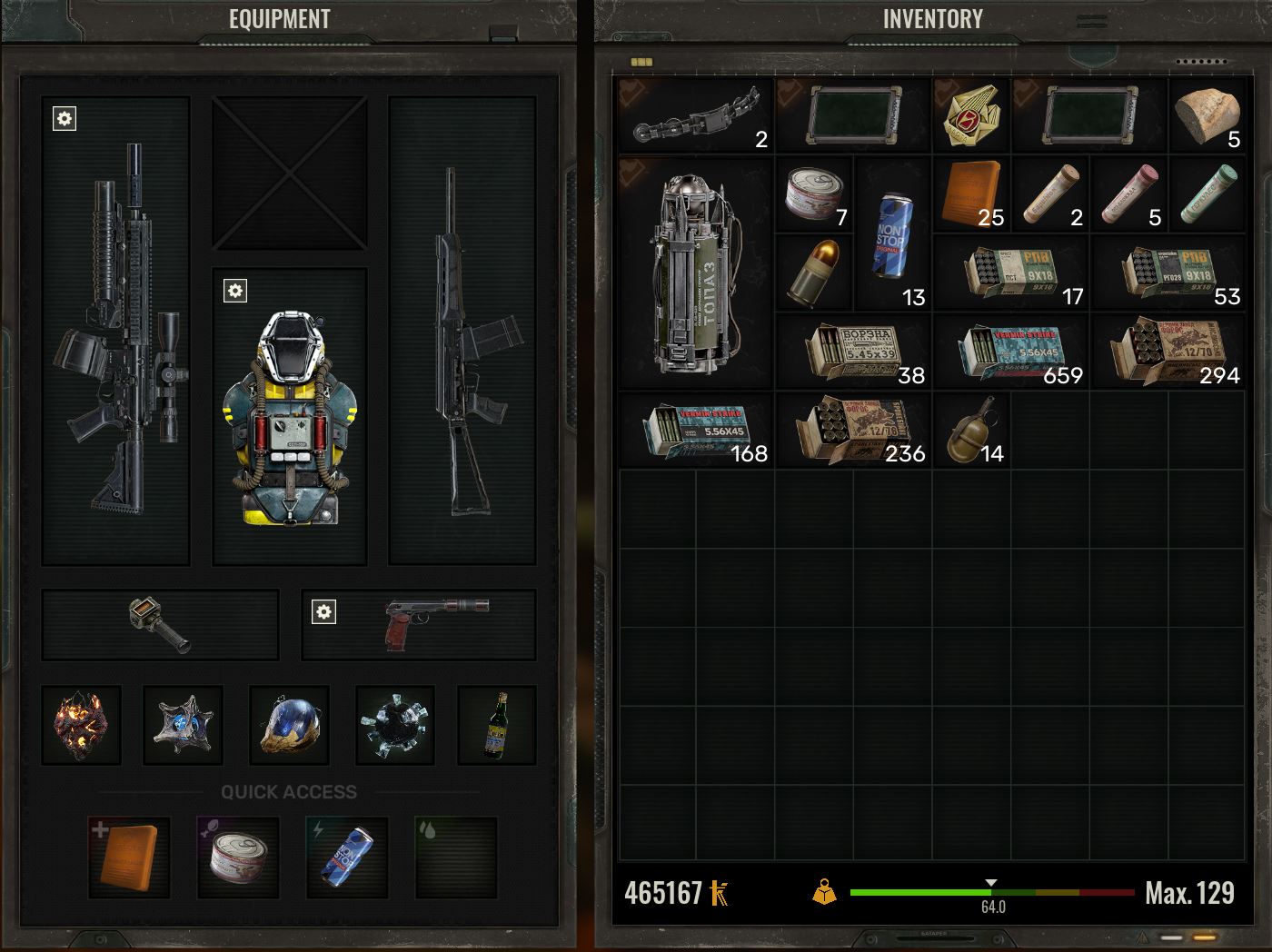Select the 5.45x39 ammo box
The image size is (1272, 952).
(854, 352)
